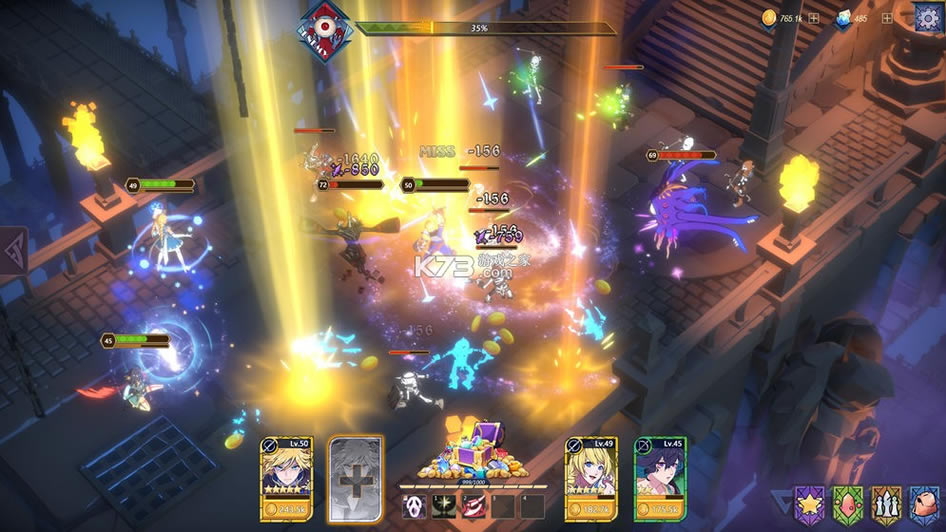Activate the glowing star burst skill

tap(443, 507)
